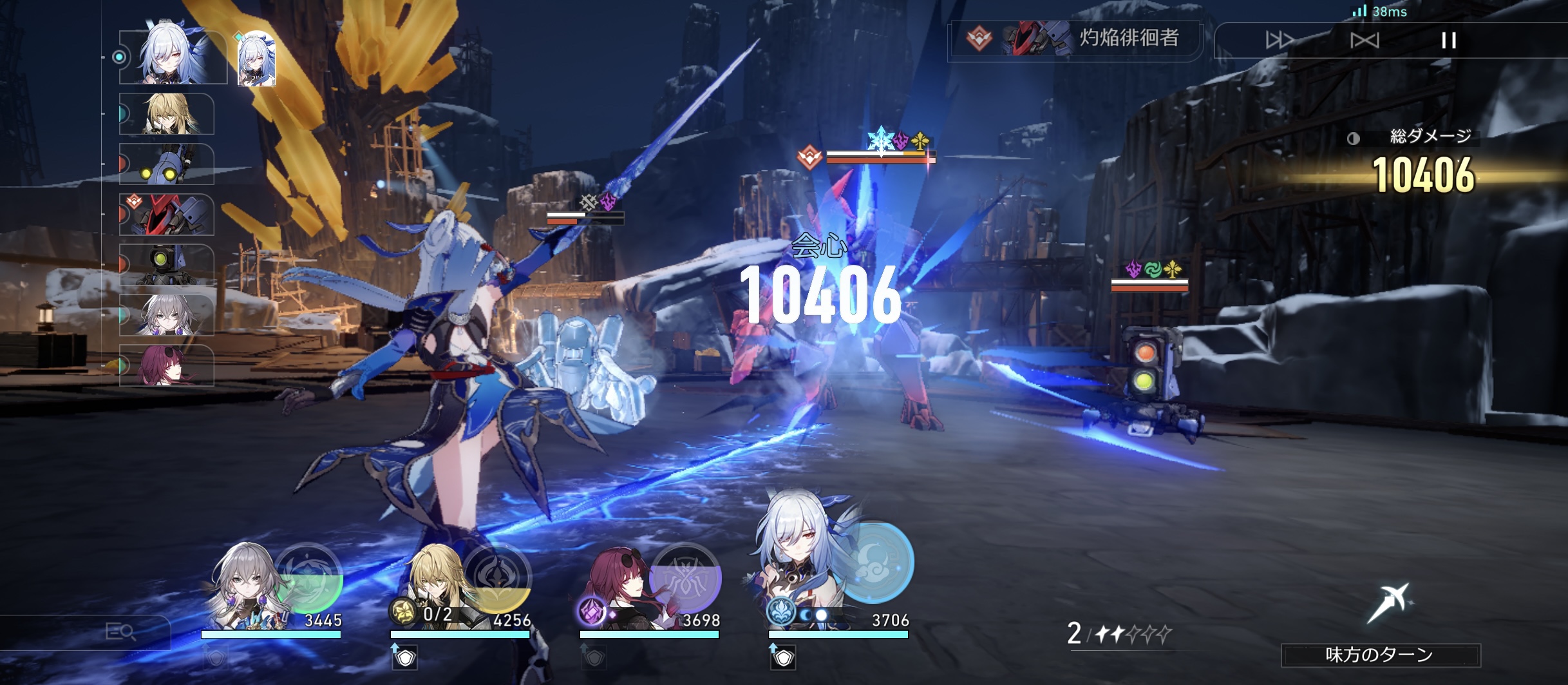
Task: Open the battle details magnifier icon
Action: (x=120, y=632)
